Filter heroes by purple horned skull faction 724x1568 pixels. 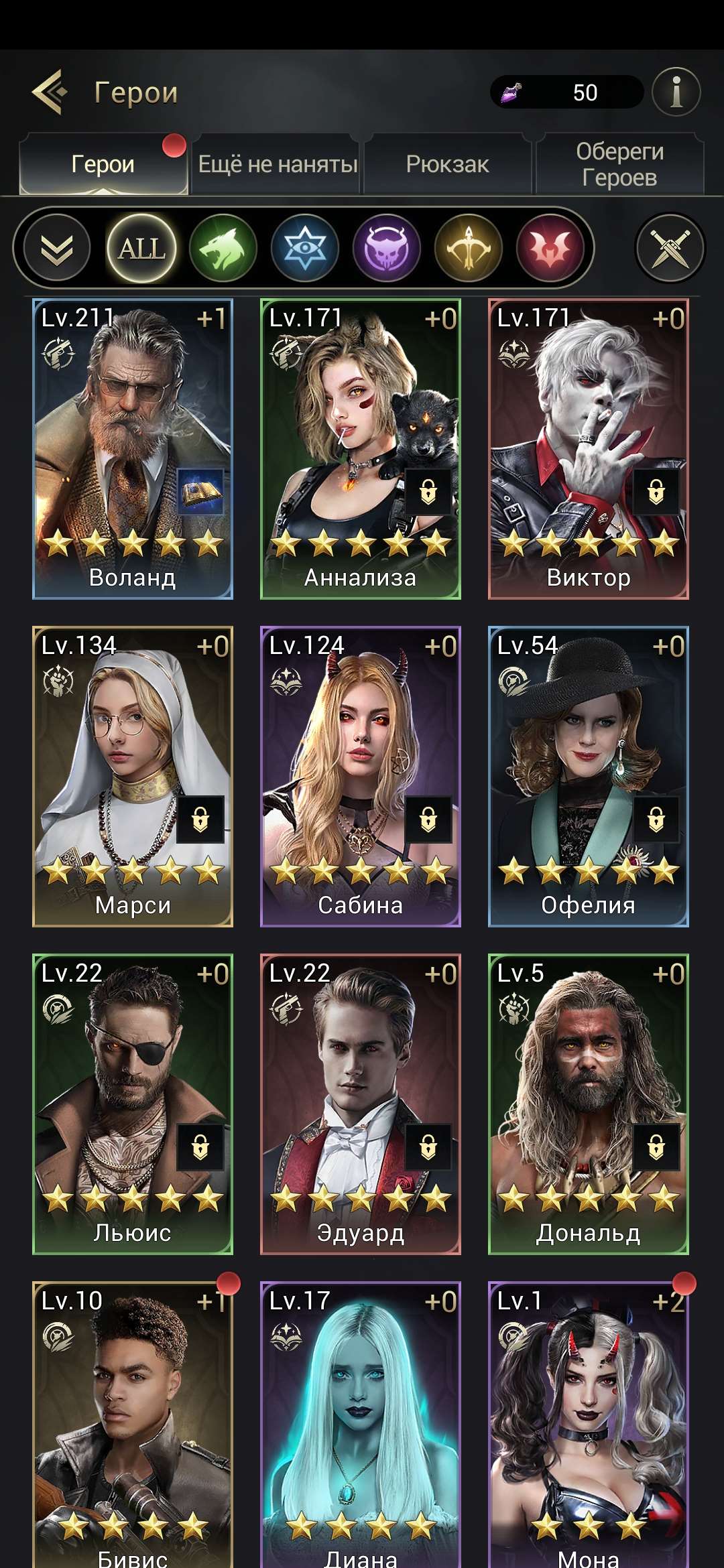pos(387,249)
